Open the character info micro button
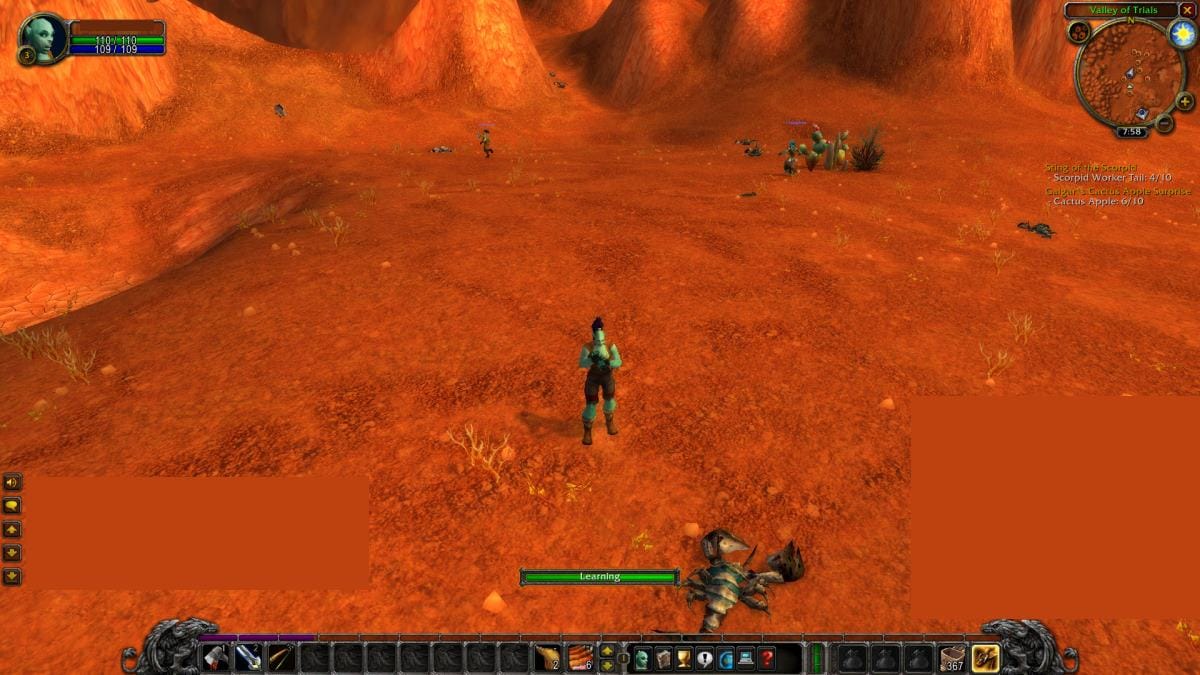The image size is (1200, 675). pos(641,658)
